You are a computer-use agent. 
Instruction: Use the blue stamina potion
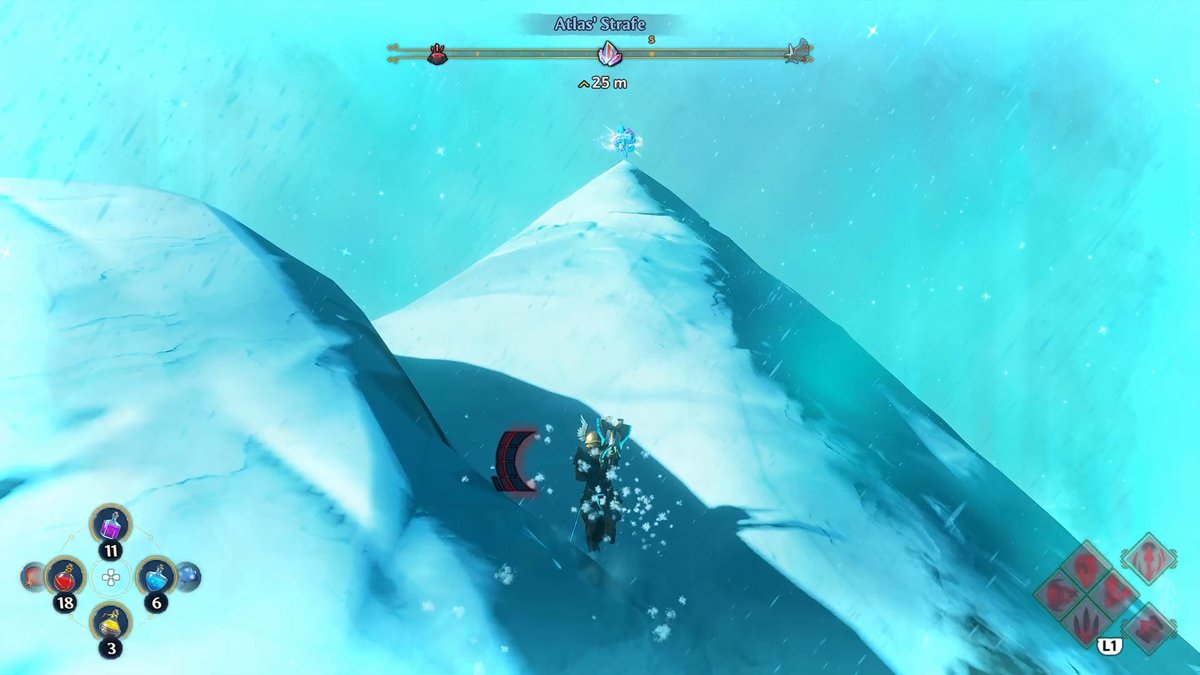(155, 575)
